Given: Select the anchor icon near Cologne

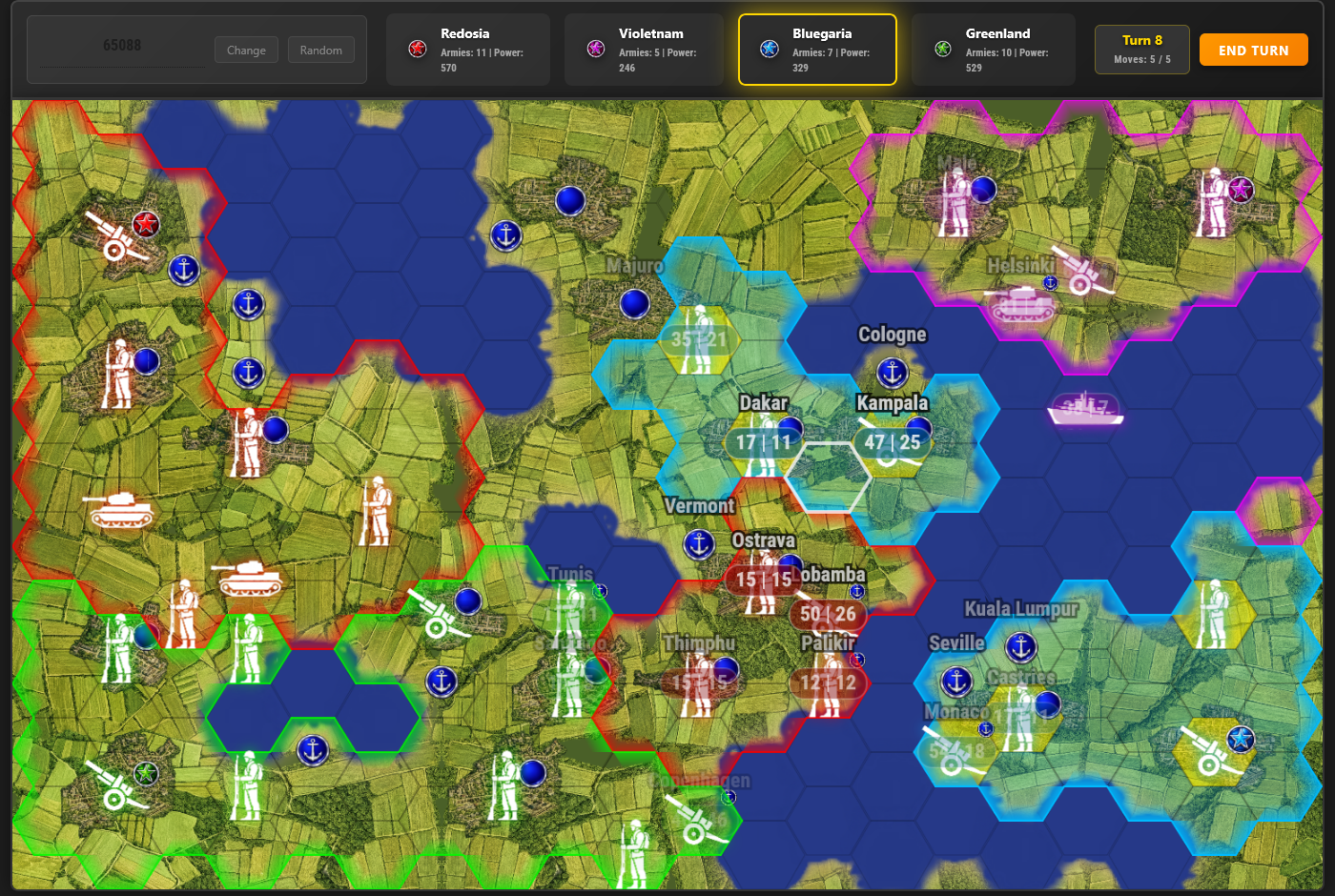Looking at the screenshot, I should coord(892,373).
